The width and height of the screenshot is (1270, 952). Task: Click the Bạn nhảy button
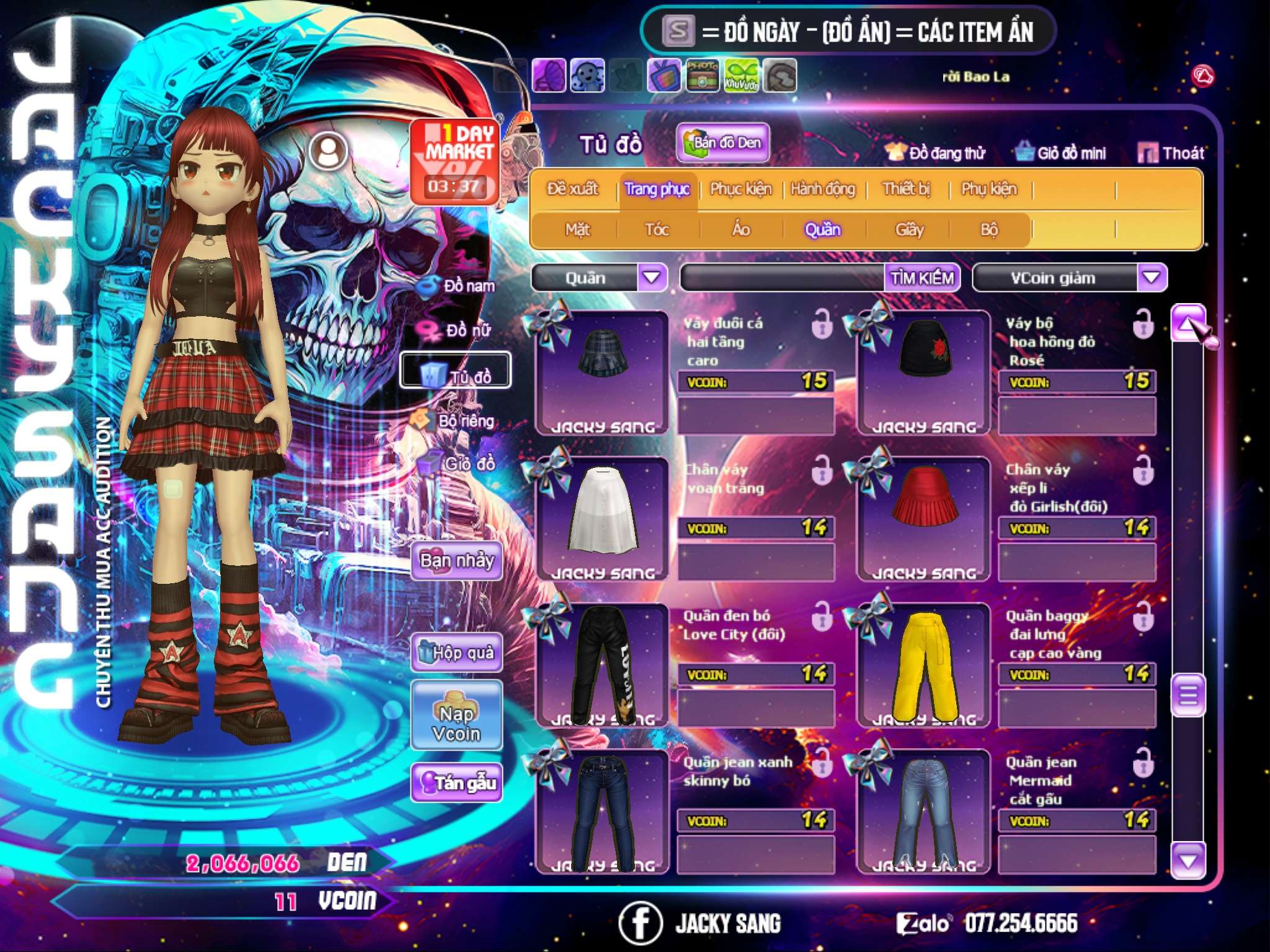[x=456, y=561]
